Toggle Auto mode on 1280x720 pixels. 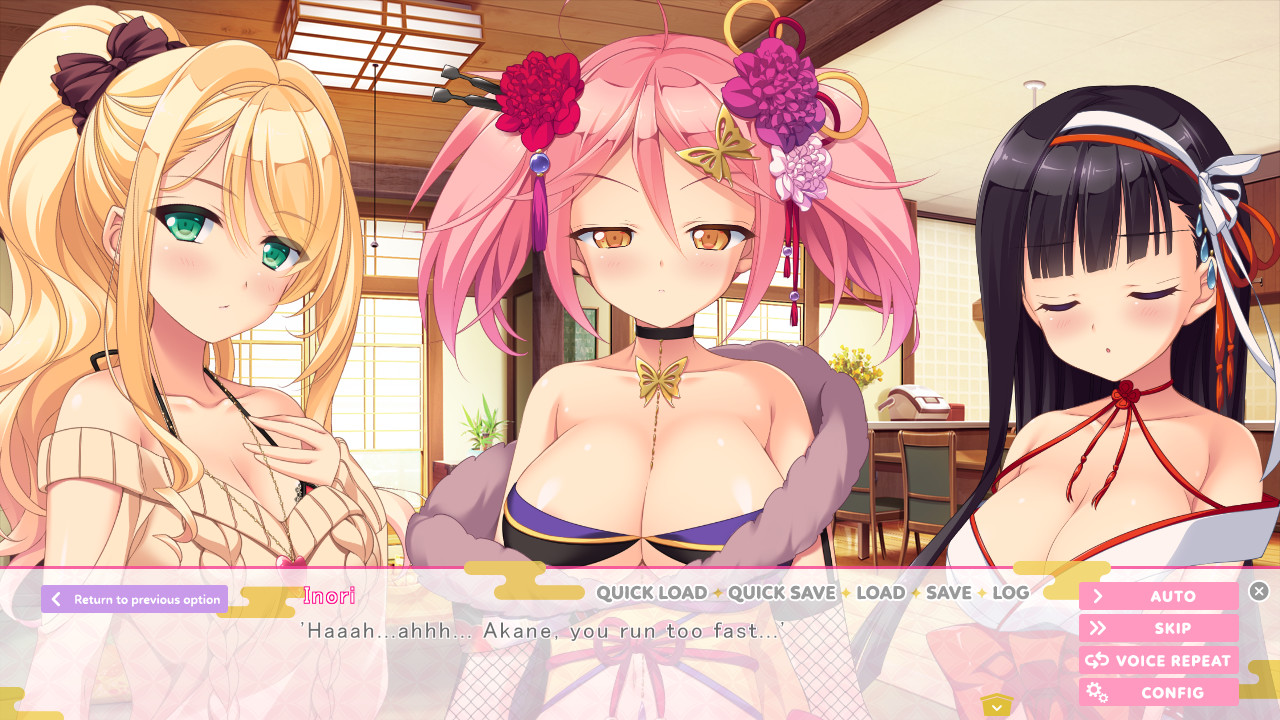(x=1160, y=595)
